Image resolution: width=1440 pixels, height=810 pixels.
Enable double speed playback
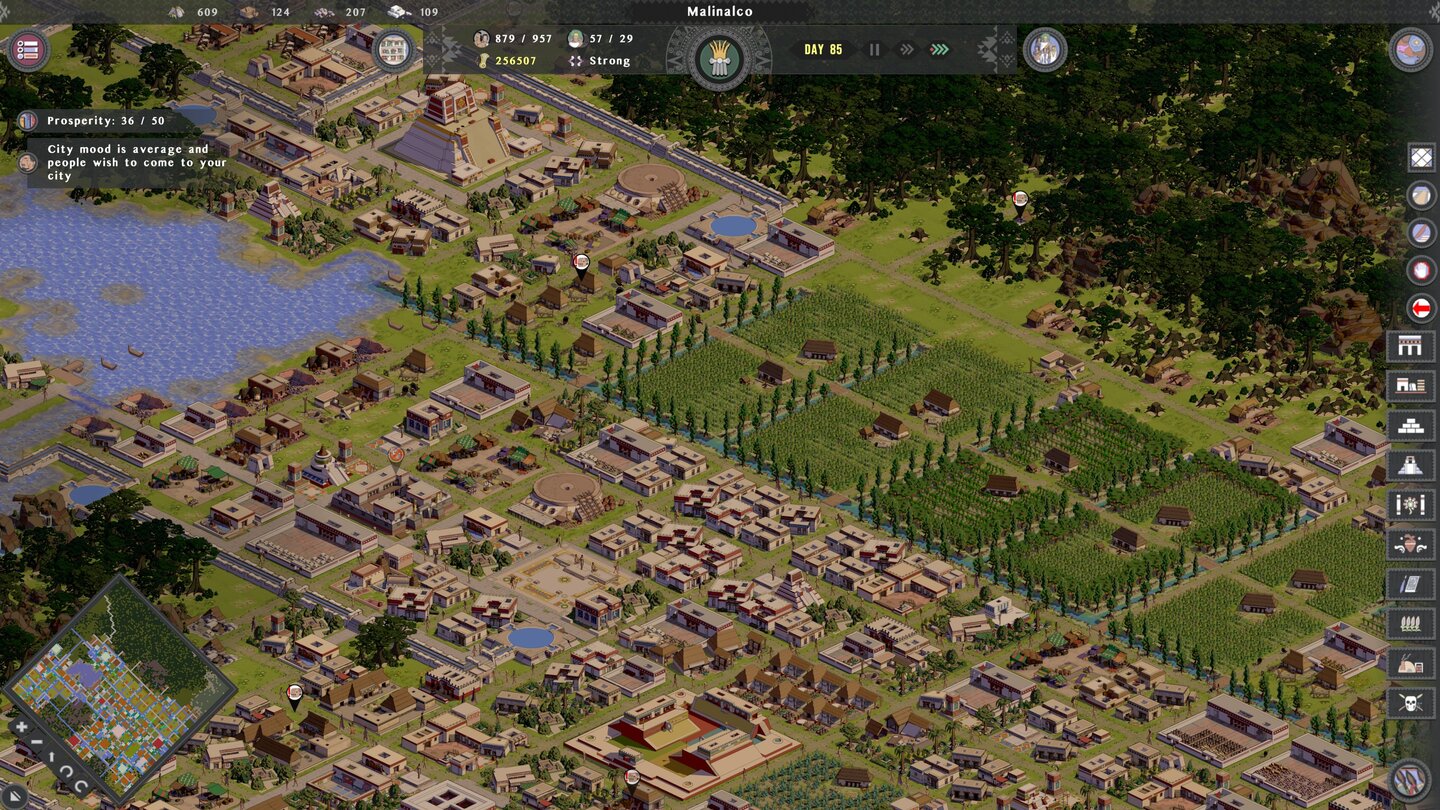click(905, 49)
